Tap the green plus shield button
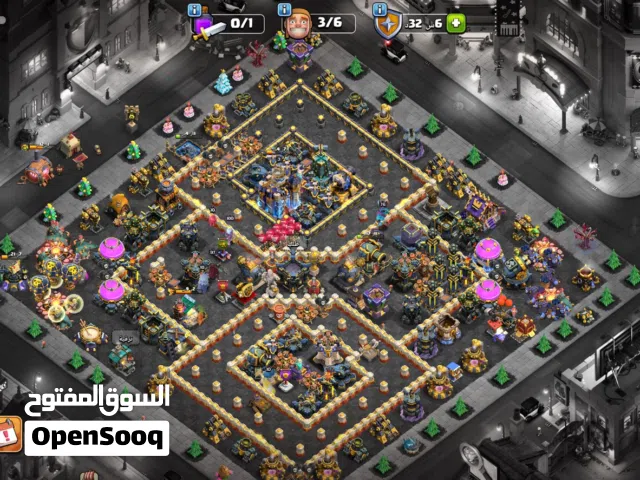 [x=456, y=23]
